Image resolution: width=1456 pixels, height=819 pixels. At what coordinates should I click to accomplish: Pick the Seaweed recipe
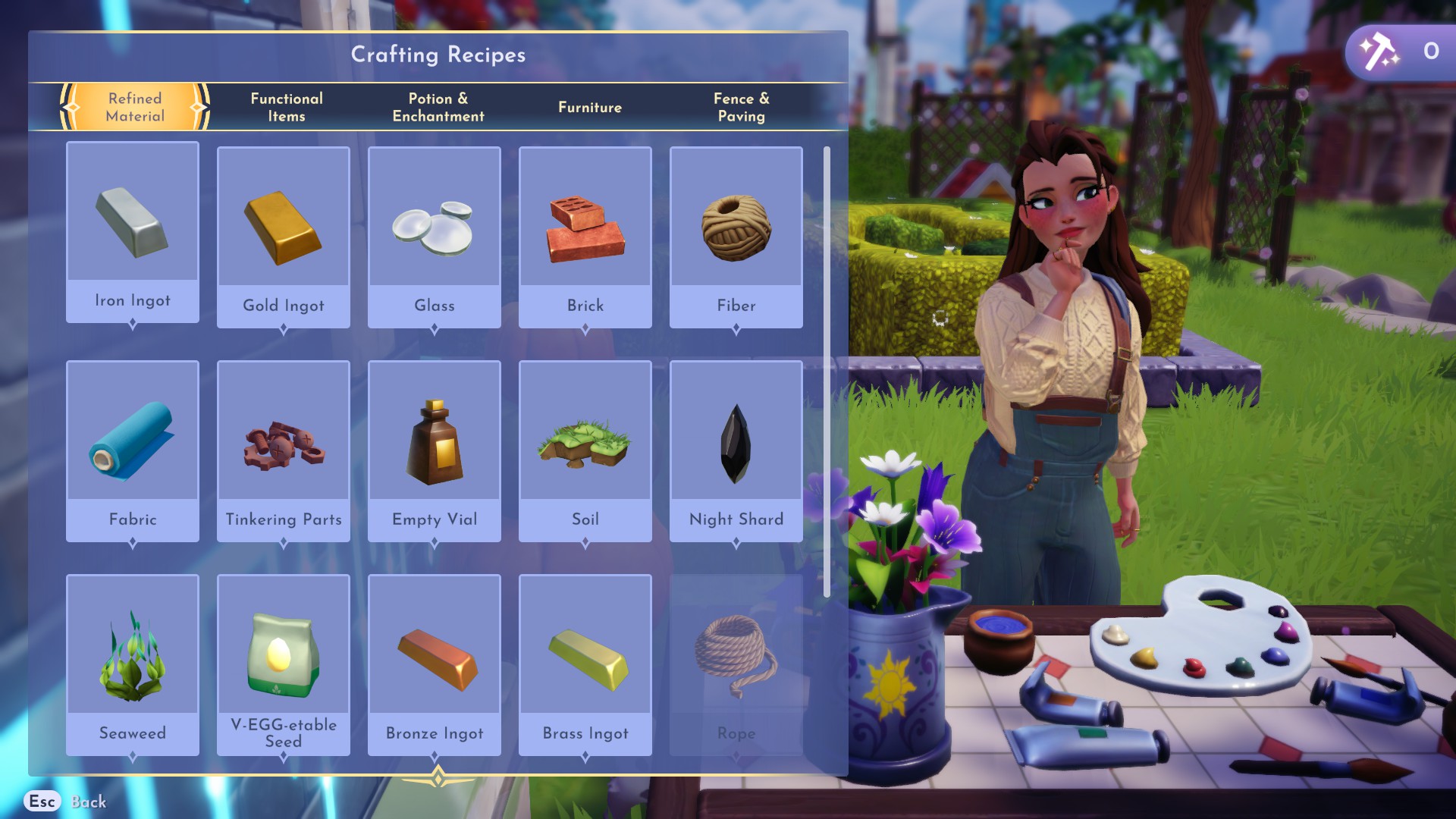pos(133,664)
